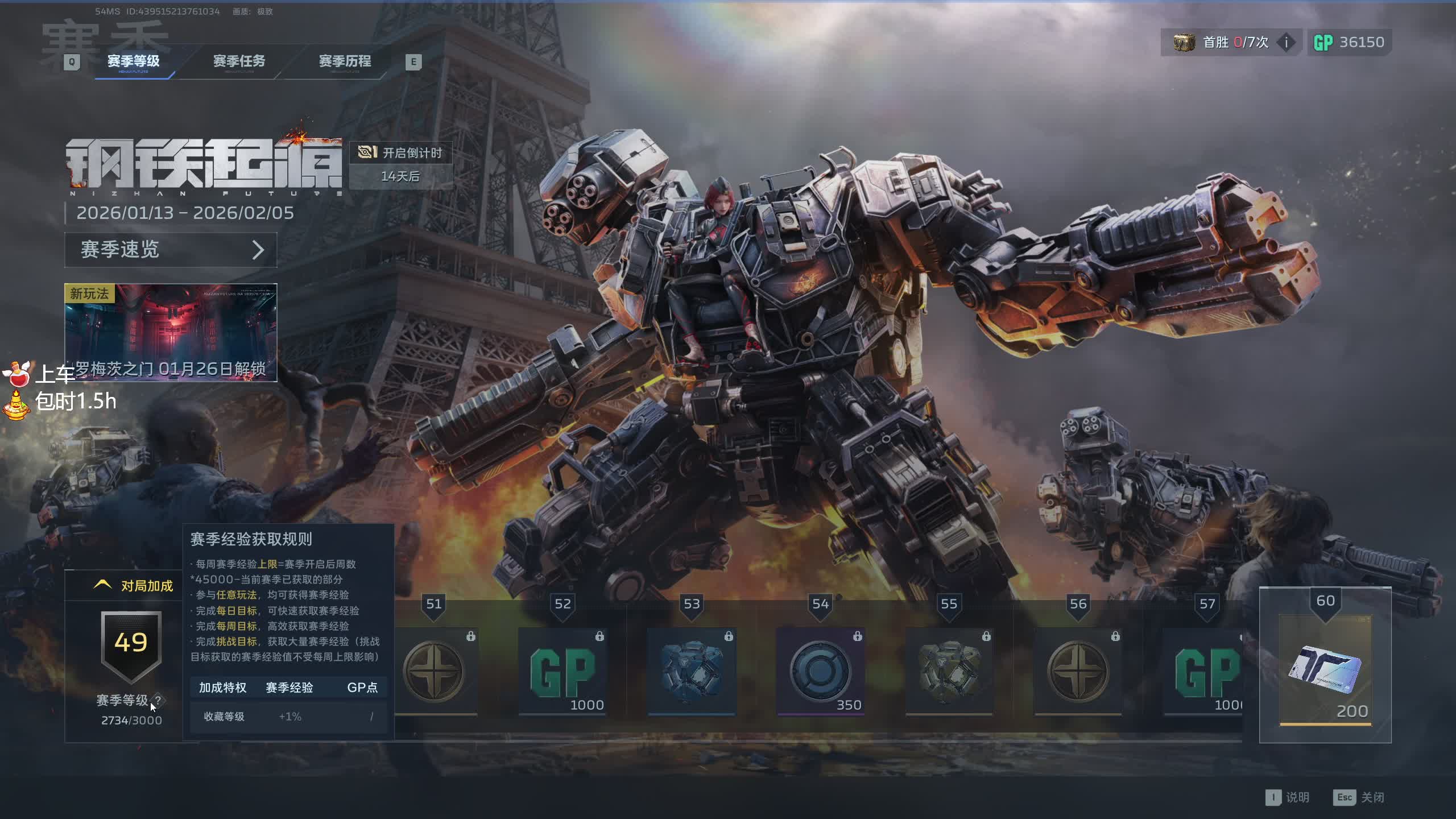
Task: View the 罗梅茨之门 new mode thumbnail
Action: tap(171, 332)
